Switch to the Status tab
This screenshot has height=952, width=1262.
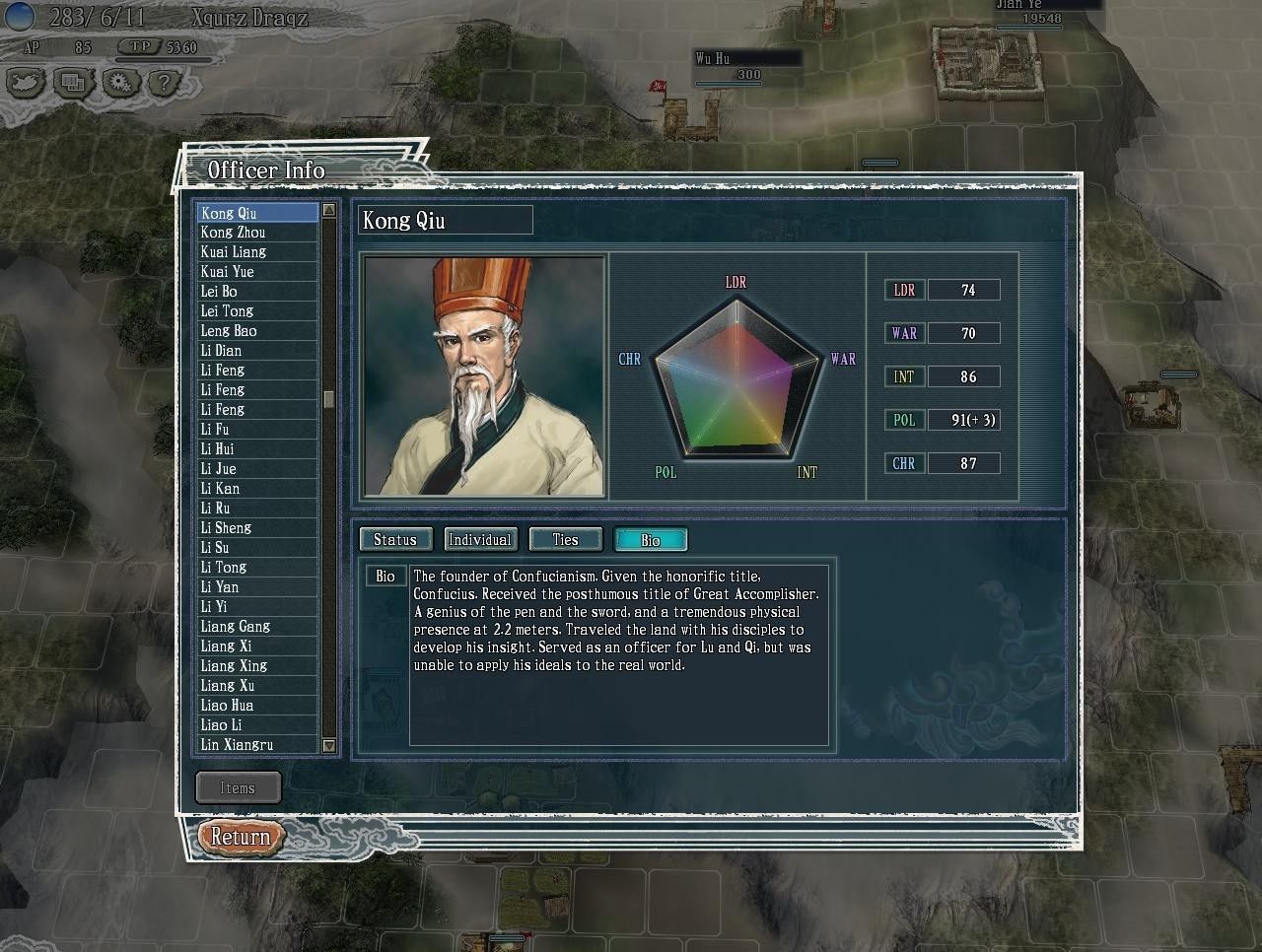[395, 540]
